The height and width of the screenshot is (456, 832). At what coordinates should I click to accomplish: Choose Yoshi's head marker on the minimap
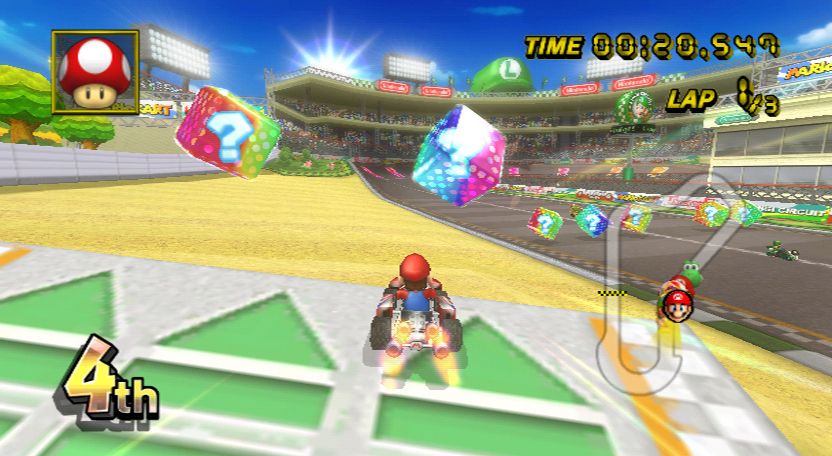(x=690, y=273)
